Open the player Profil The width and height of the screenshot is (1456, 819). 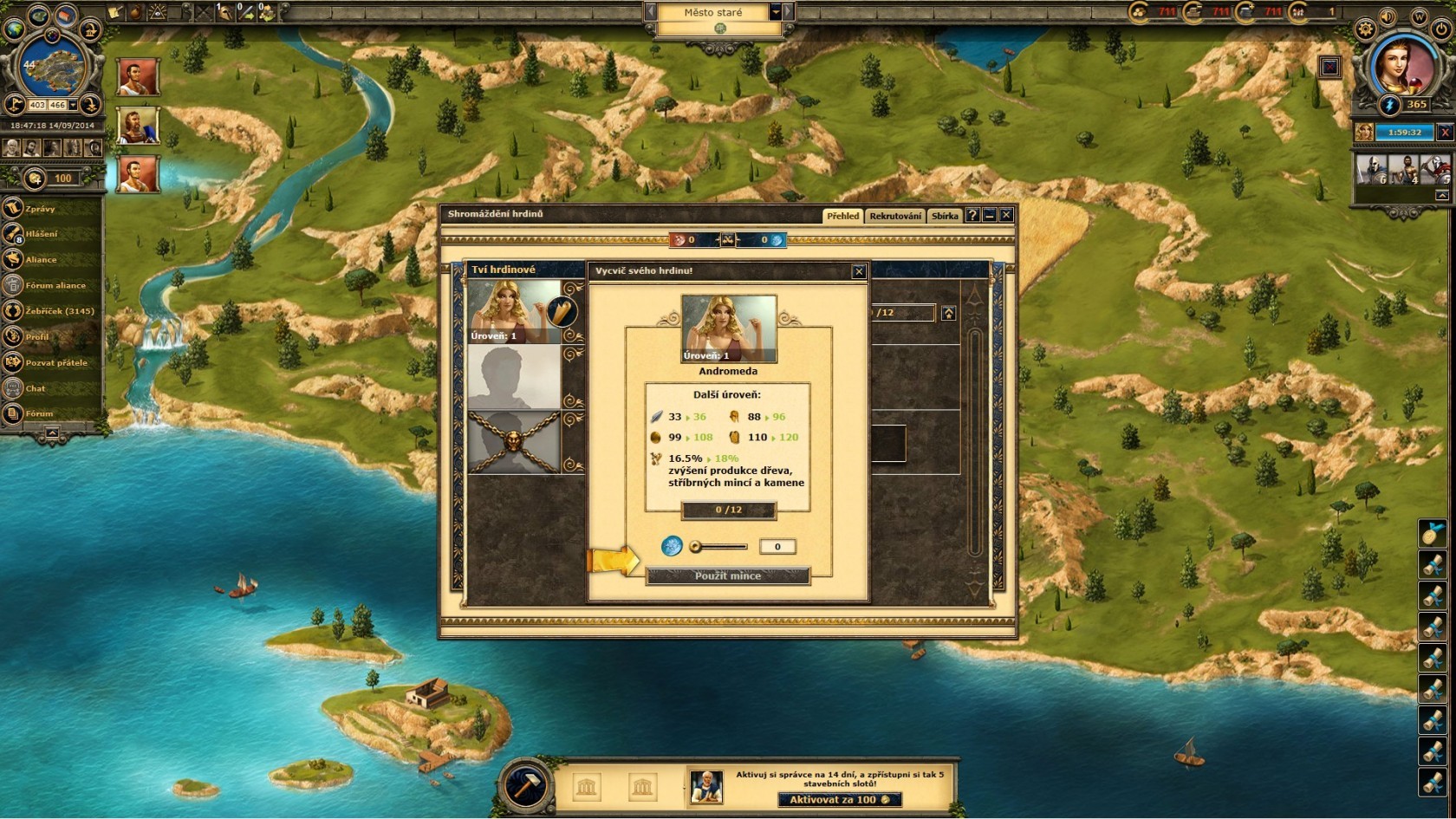[x=37, y=336]
